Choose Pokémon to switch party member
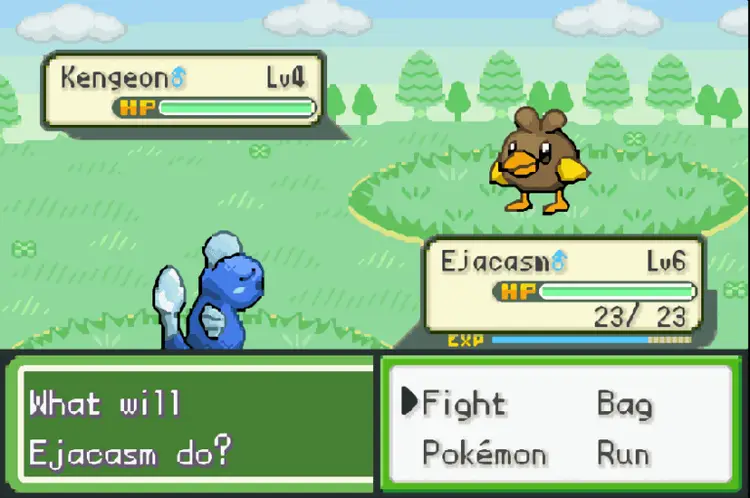Screen dimensions: 750x498 click(484, 453)
